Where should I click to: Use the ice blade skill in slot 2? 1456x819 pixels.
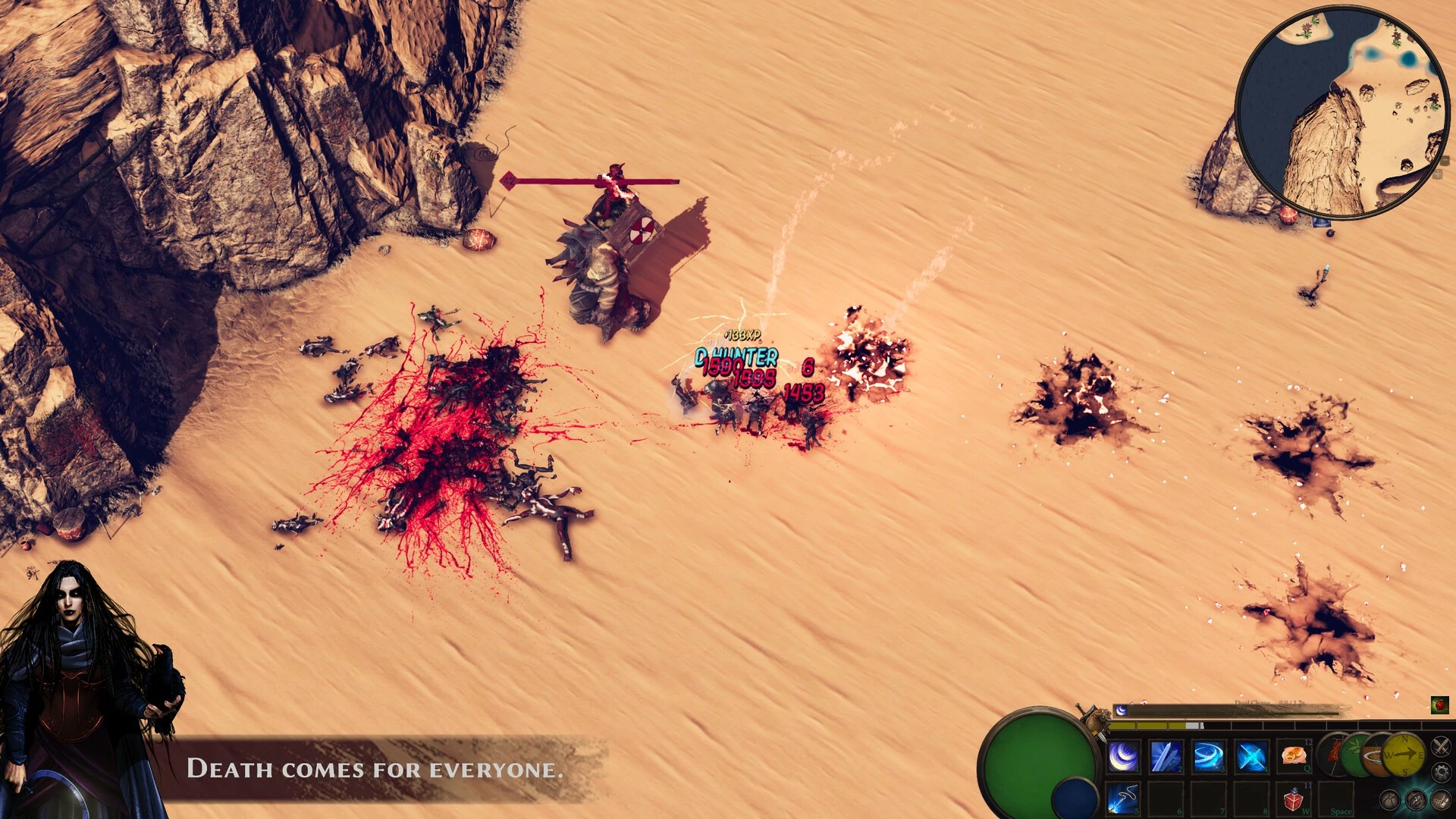point(1166,757)
